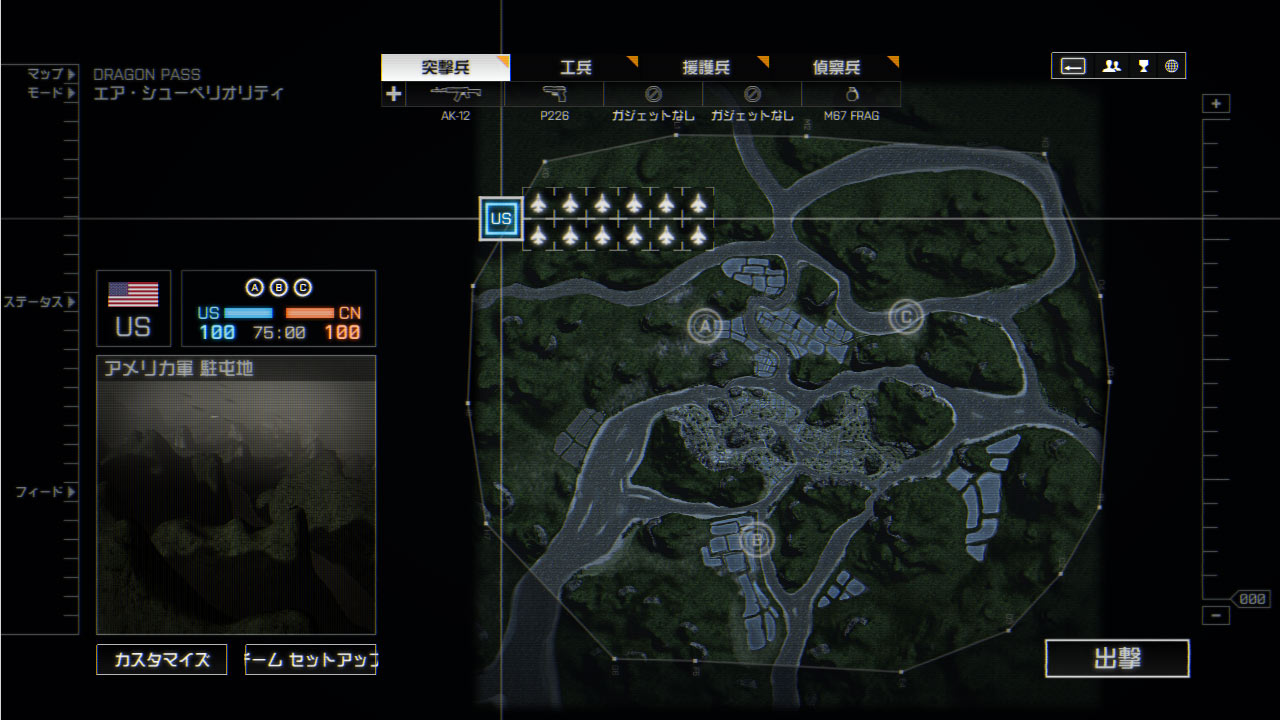The image size is (1280, 720).
Task: Deploy with the 出撃 button
Action: coord(1117,658)
